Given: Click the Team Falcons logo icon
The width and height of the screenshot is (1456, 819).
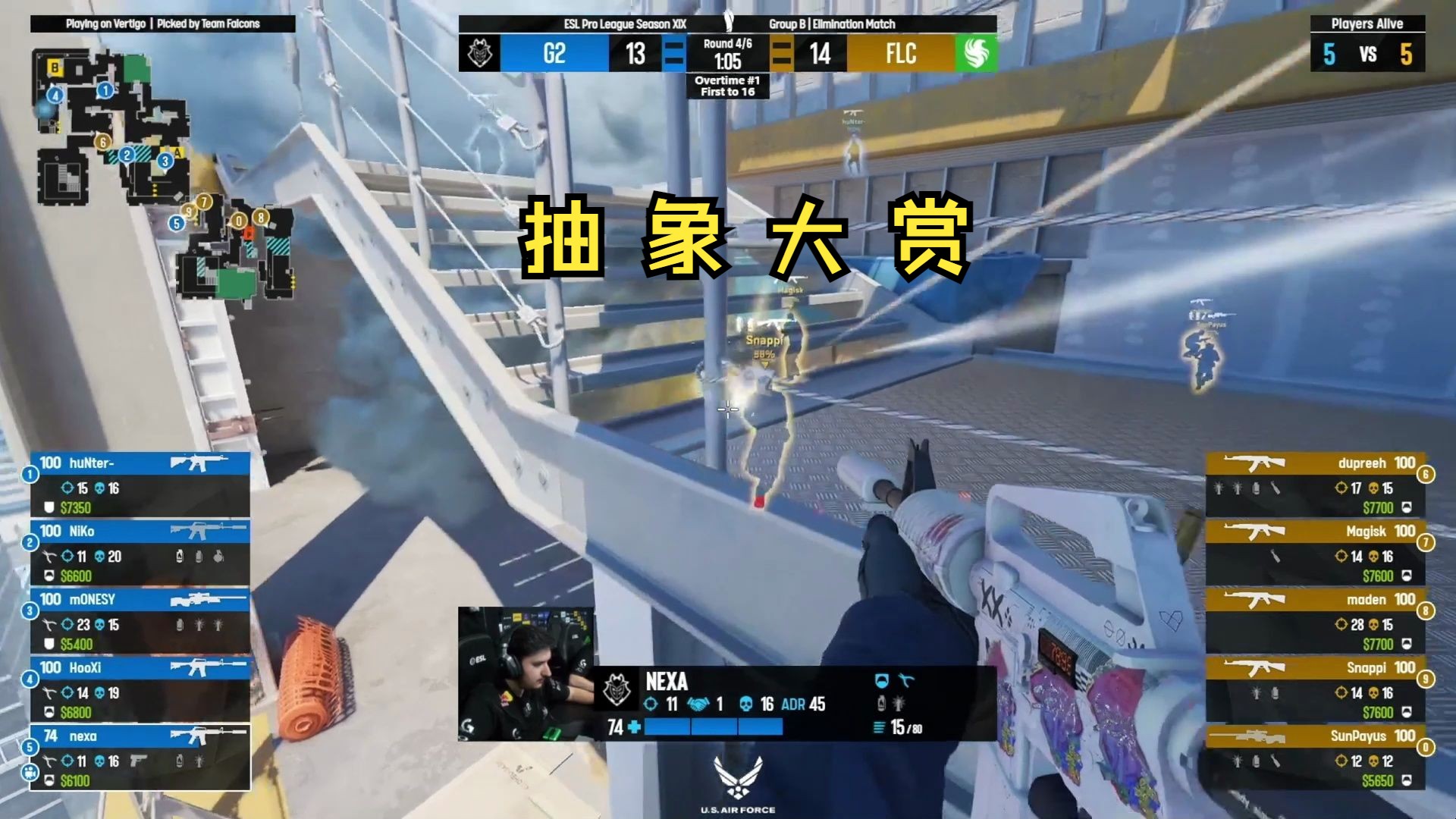Looking at the screenshot, I should 975,54.
